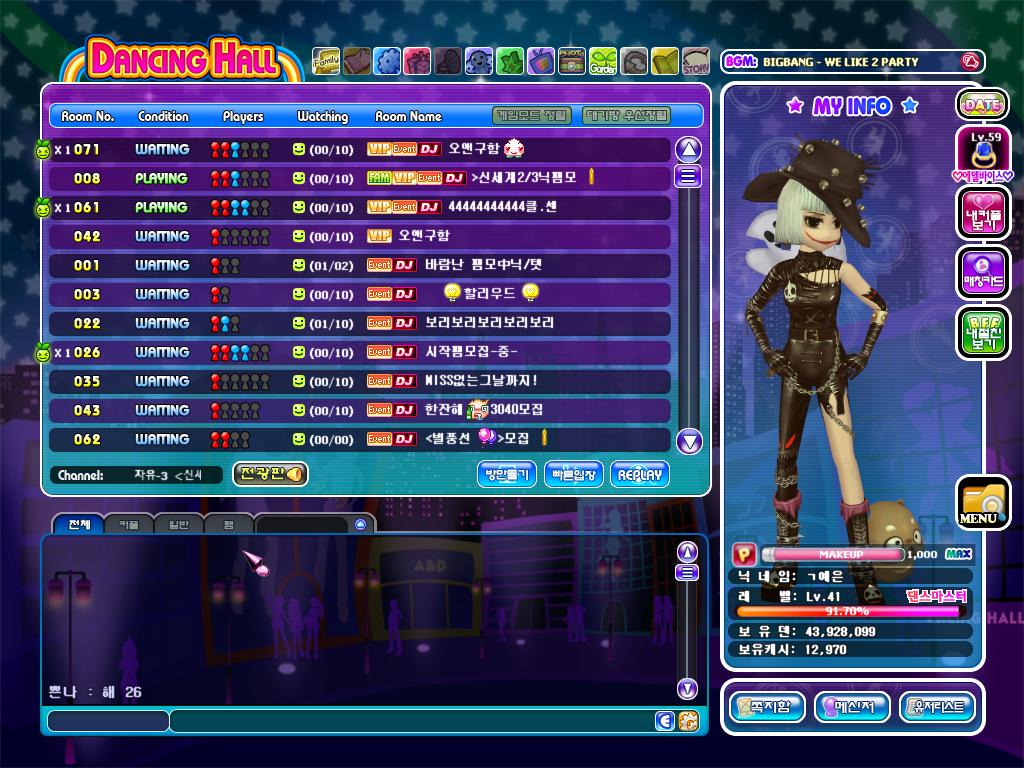
Task: Switch to the 커플 chat tab
Action: [x=128, y=524]
